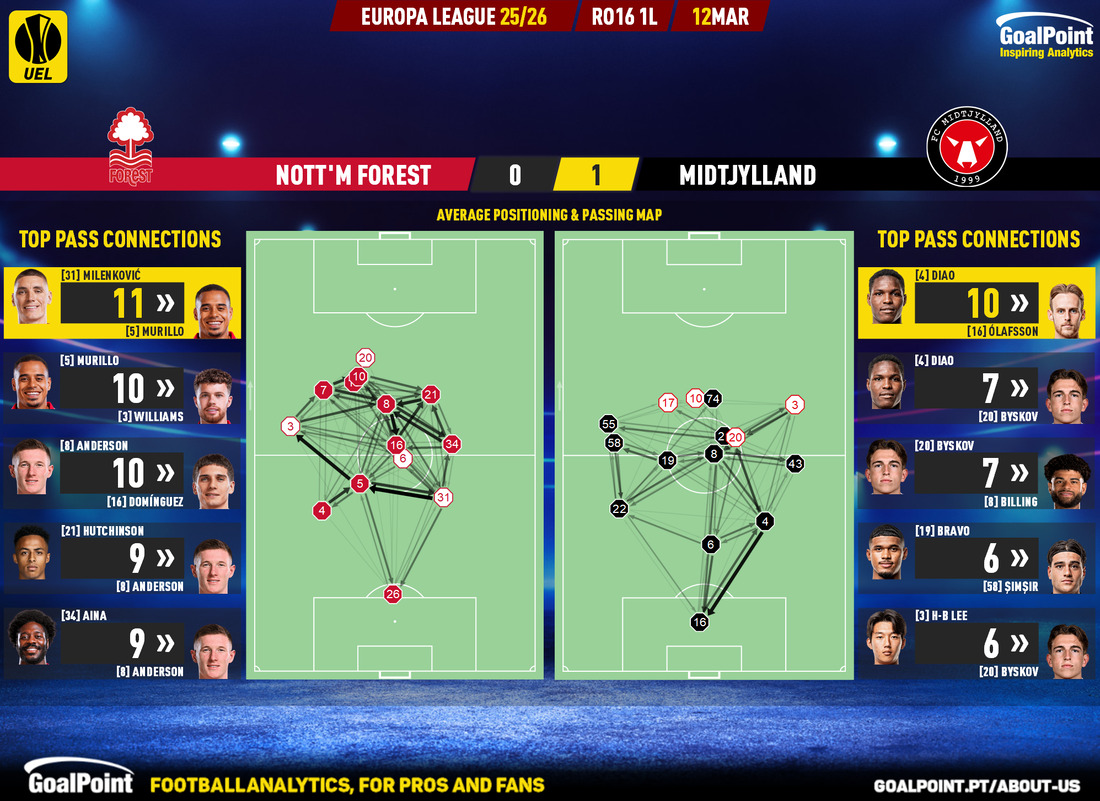
Task: Select the Bravo to Şimşir connection row
Action: [x=978, y=558]
